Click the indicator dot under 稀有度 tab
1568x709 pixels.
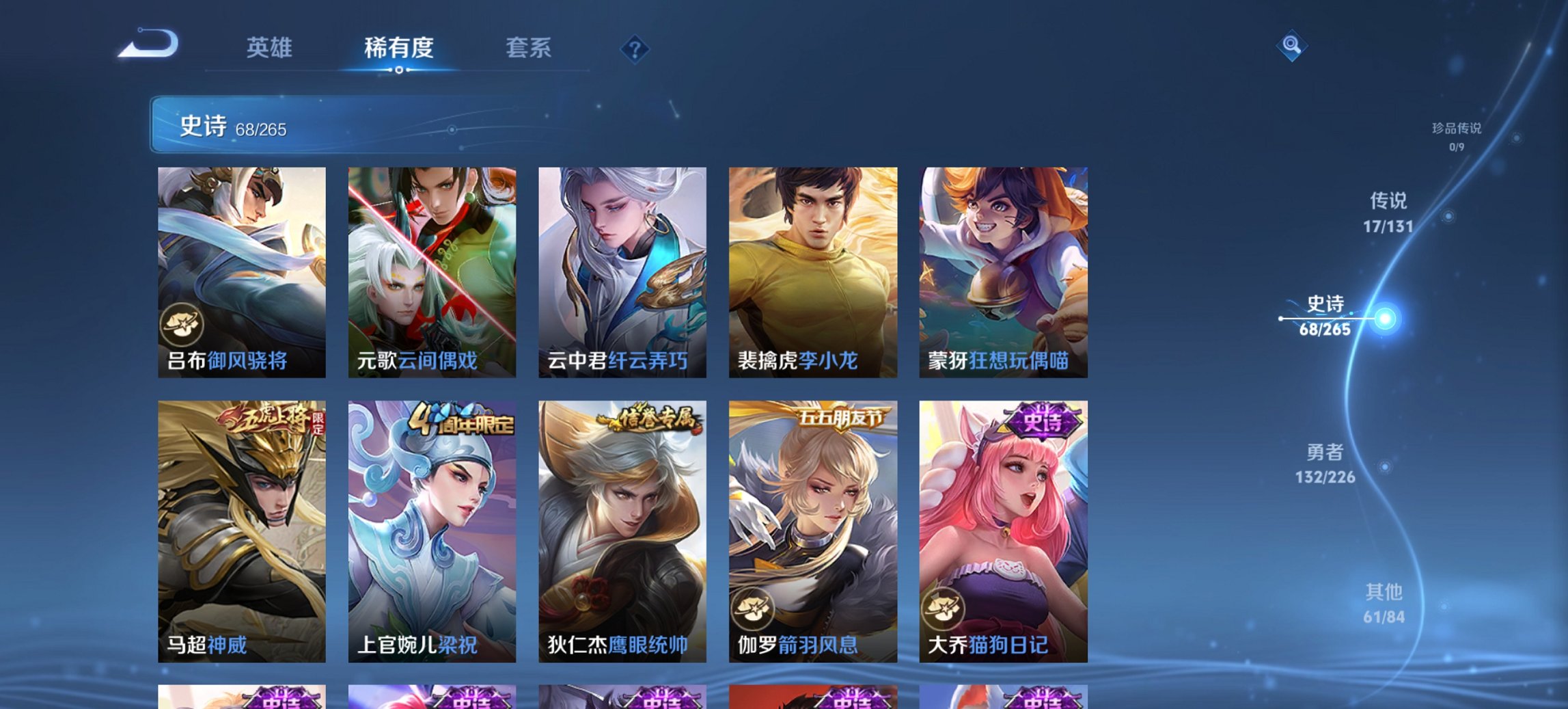(400, 68)
